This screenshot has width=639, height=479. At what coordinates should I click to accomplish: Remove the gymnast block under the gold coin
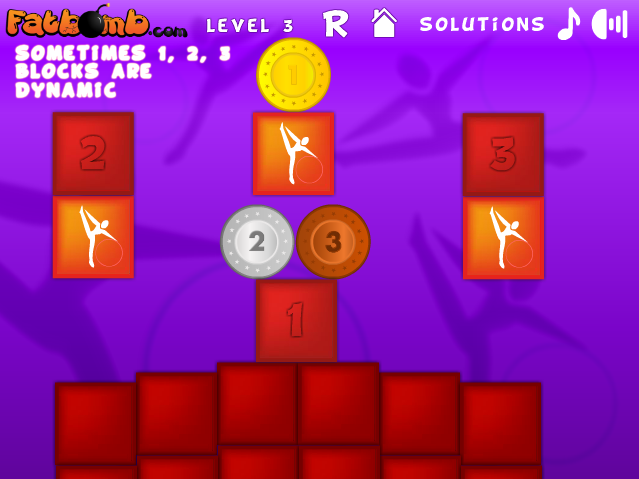point(293,153)
